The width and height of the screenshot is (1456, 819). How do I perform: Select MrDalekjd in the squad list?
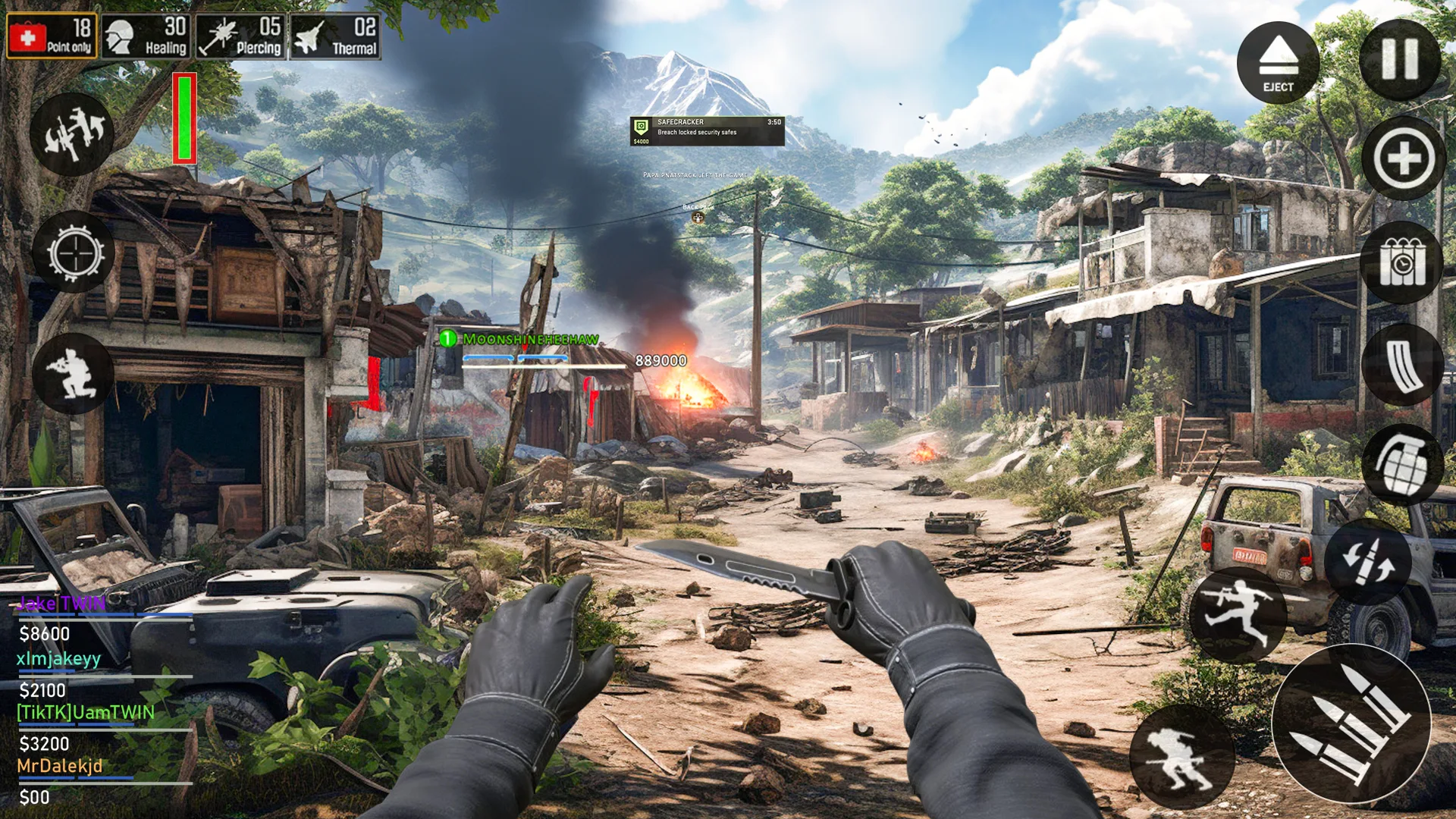click(x=59, y=766)
